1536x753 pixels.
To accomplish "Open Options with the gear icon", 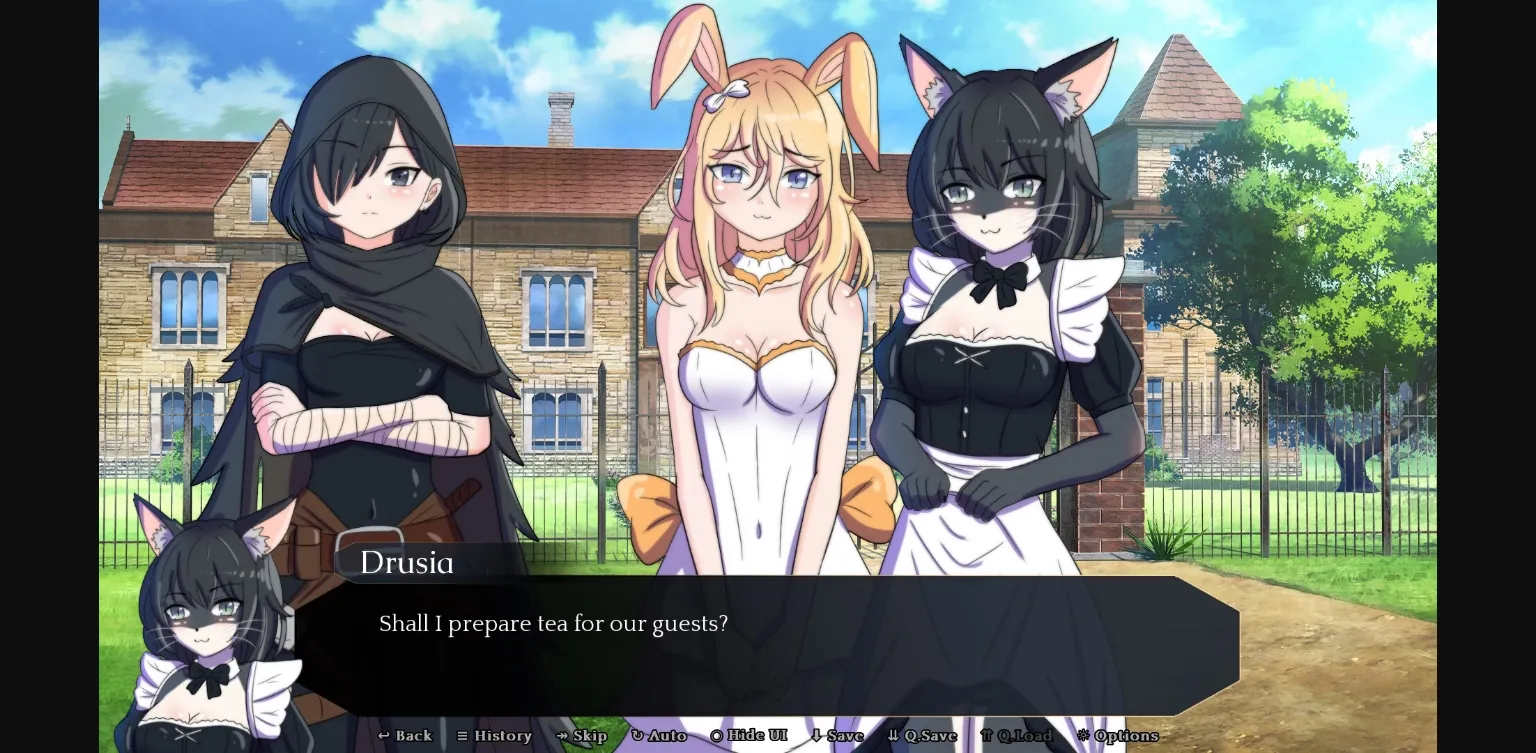I will click(x=1084, y=736).
